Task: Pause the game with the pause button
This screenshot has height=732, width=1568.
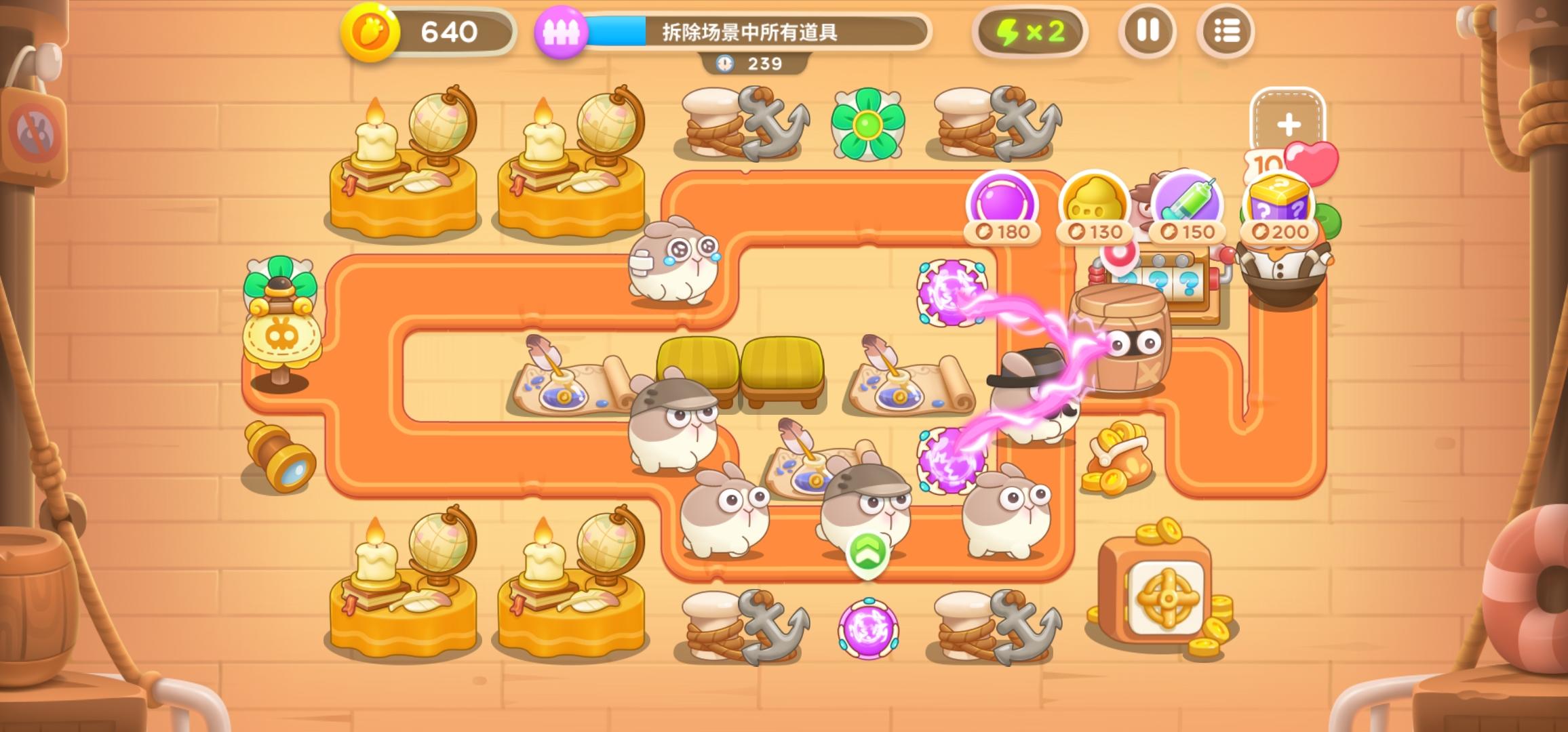Action: (x=1149, y=30)
